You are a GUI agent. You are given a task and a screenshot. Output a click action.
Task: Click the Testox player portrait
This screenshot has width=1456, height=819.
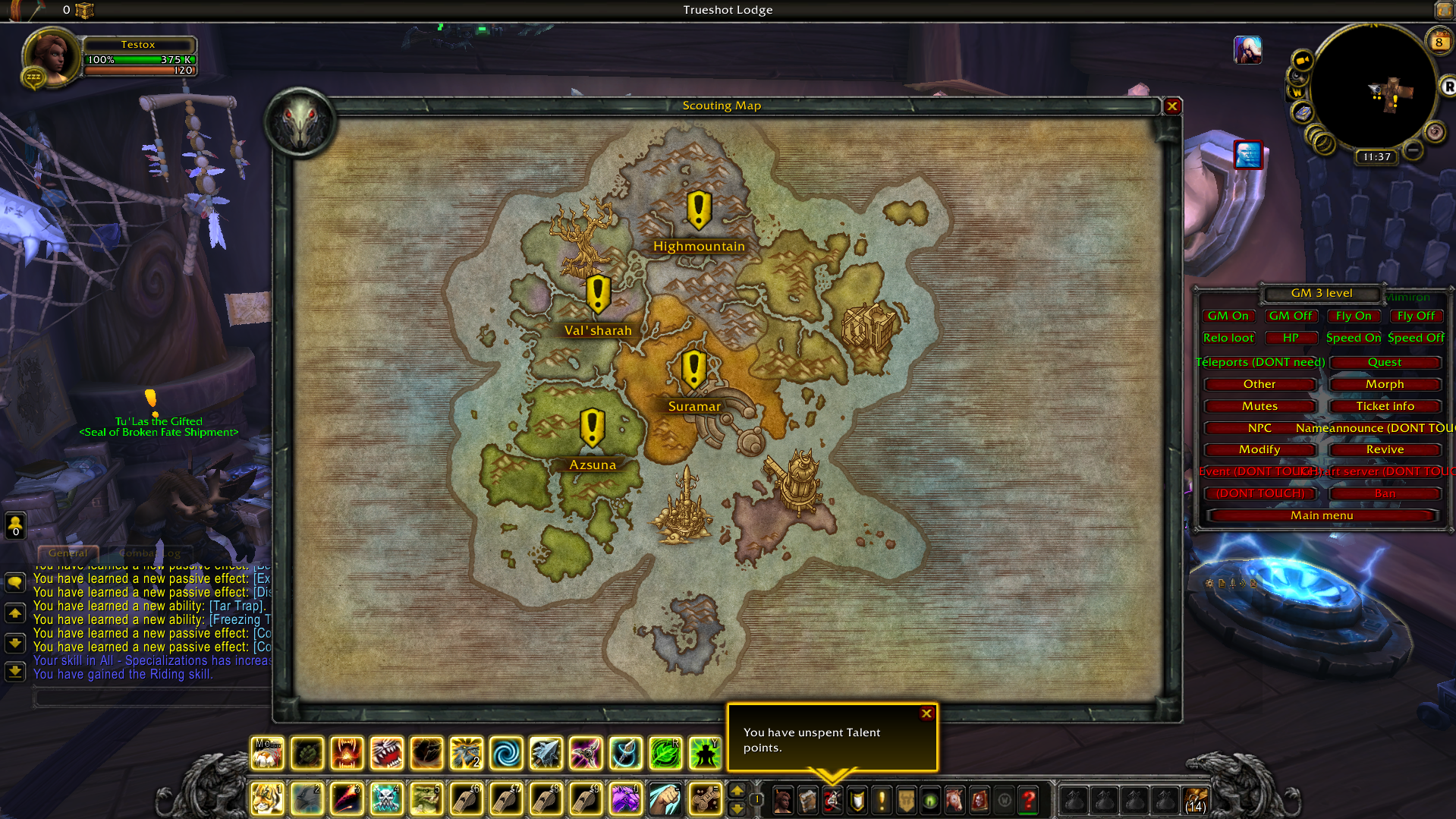(x=50, y=56)
